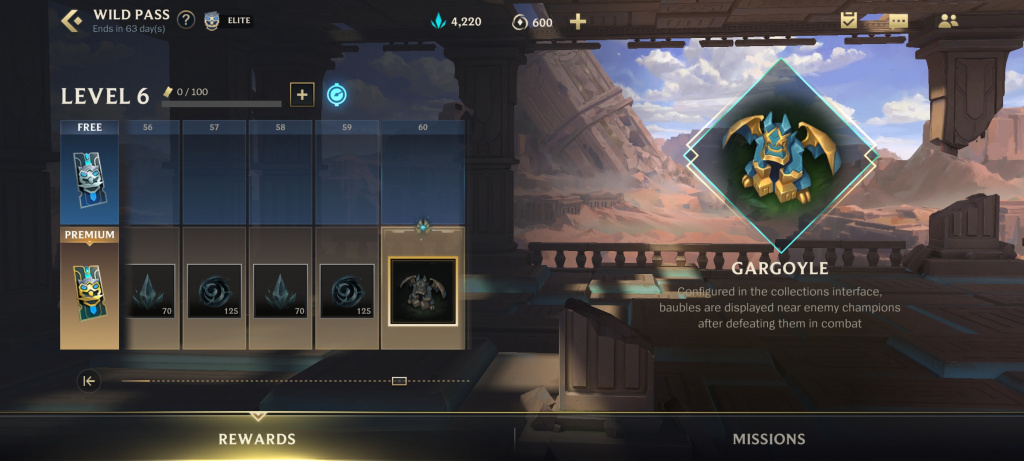Select the level 60 Gargoyle bauble reward
Screen dimensions: 1024x461
click(x=422, y=291)
